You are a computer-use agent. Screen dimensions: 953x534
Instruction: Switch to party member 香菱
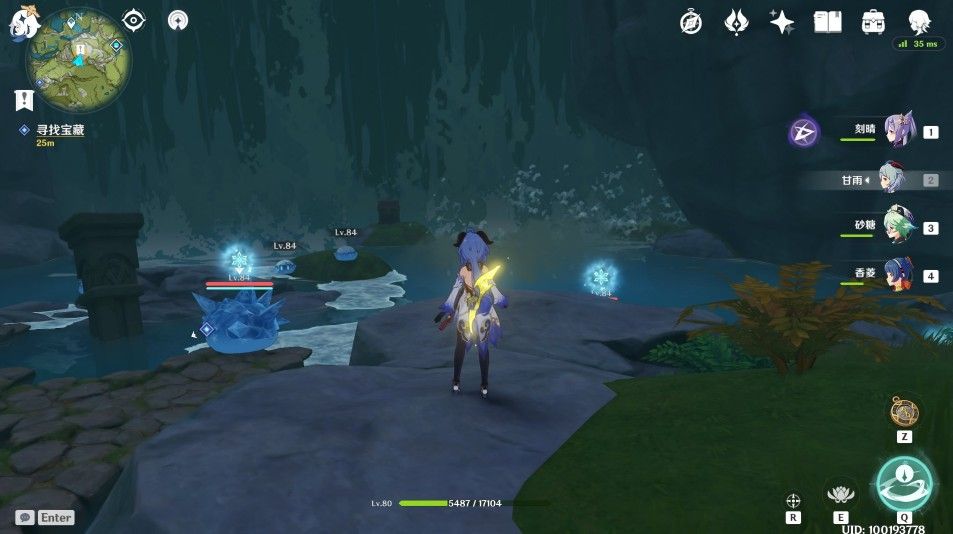click(896, 275)
